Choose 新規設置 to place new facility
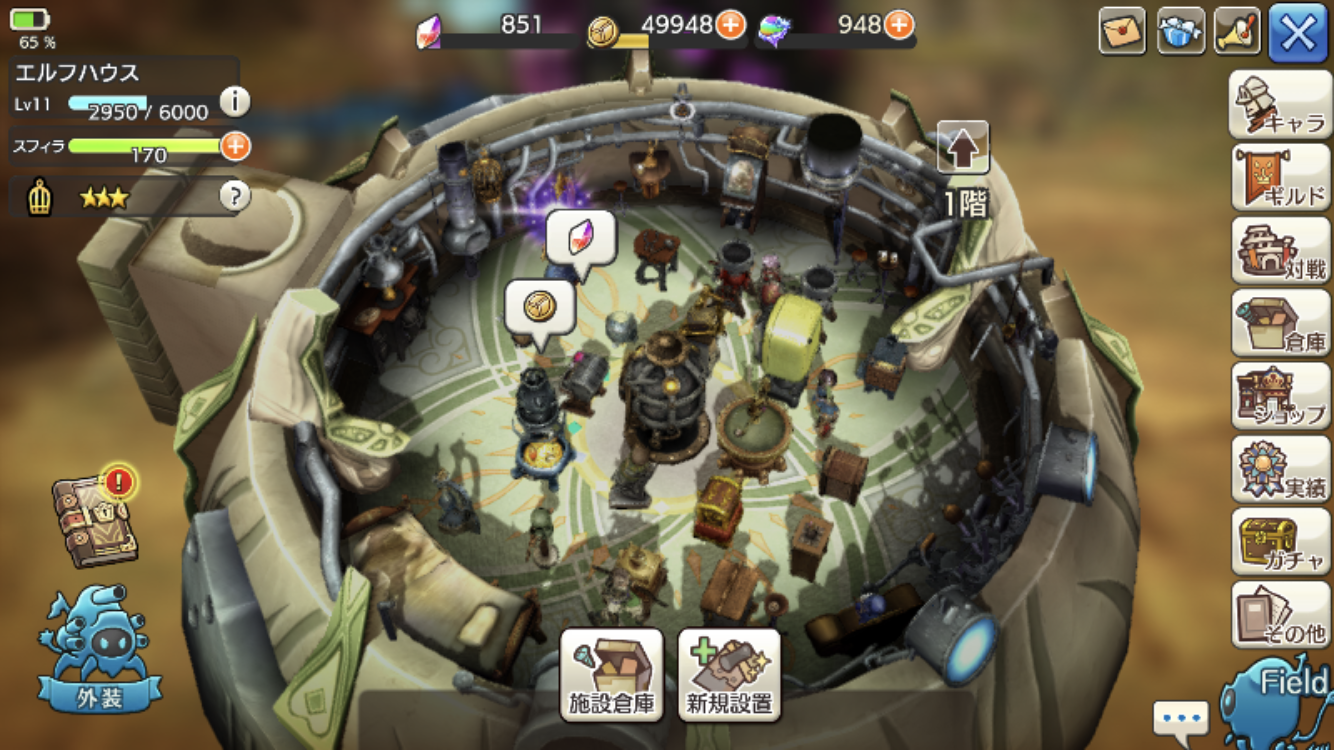The width and height of the screenshot is (1334, 750). click(x=729, y=675)
